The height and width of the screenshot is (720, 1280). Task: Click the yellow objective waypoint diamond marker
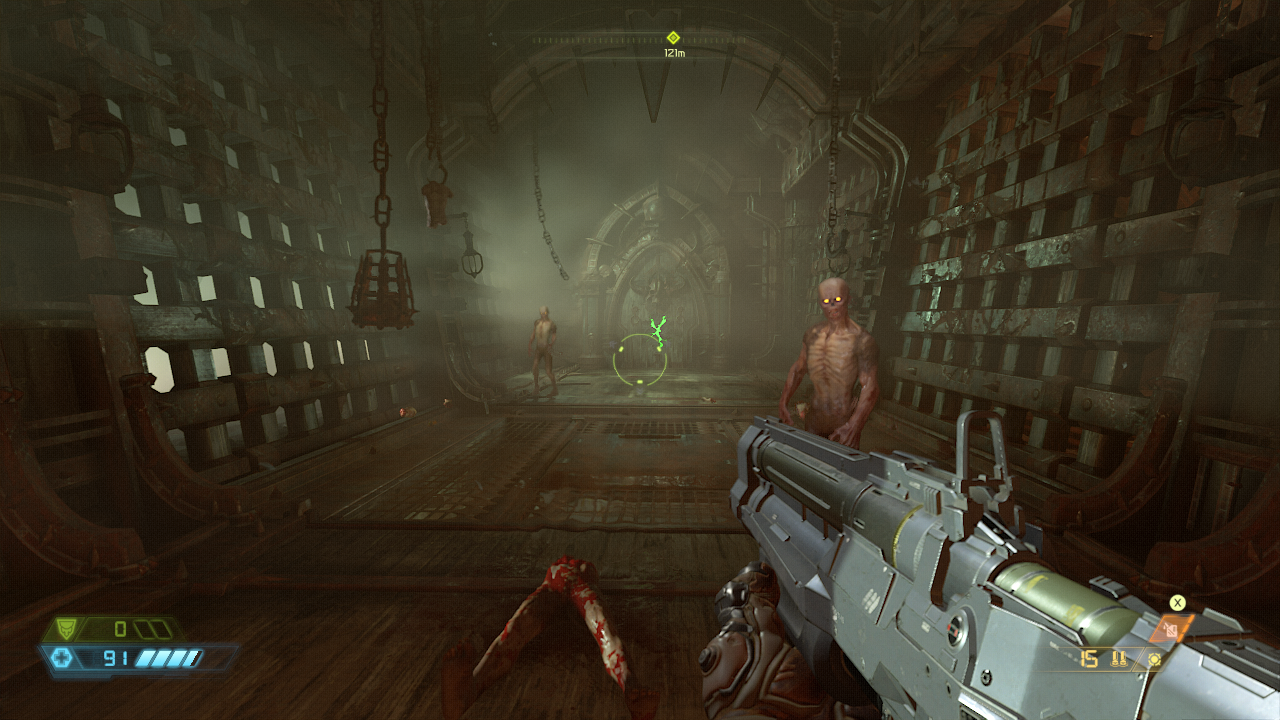pyautogui.click(x=673, y=37)
